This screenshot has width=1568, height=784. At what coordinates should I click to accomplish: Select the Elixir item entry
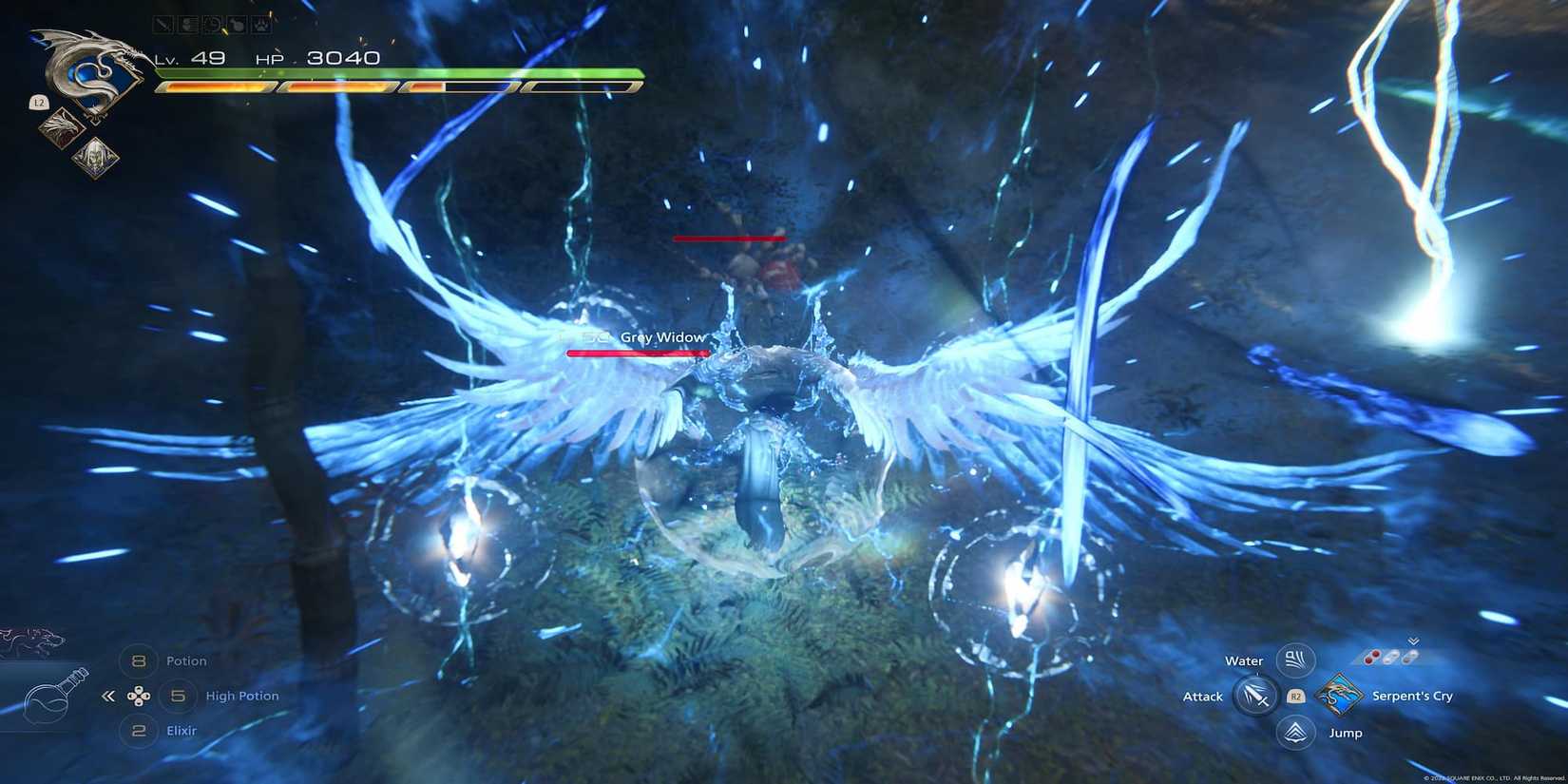click(x=182, y=731)
